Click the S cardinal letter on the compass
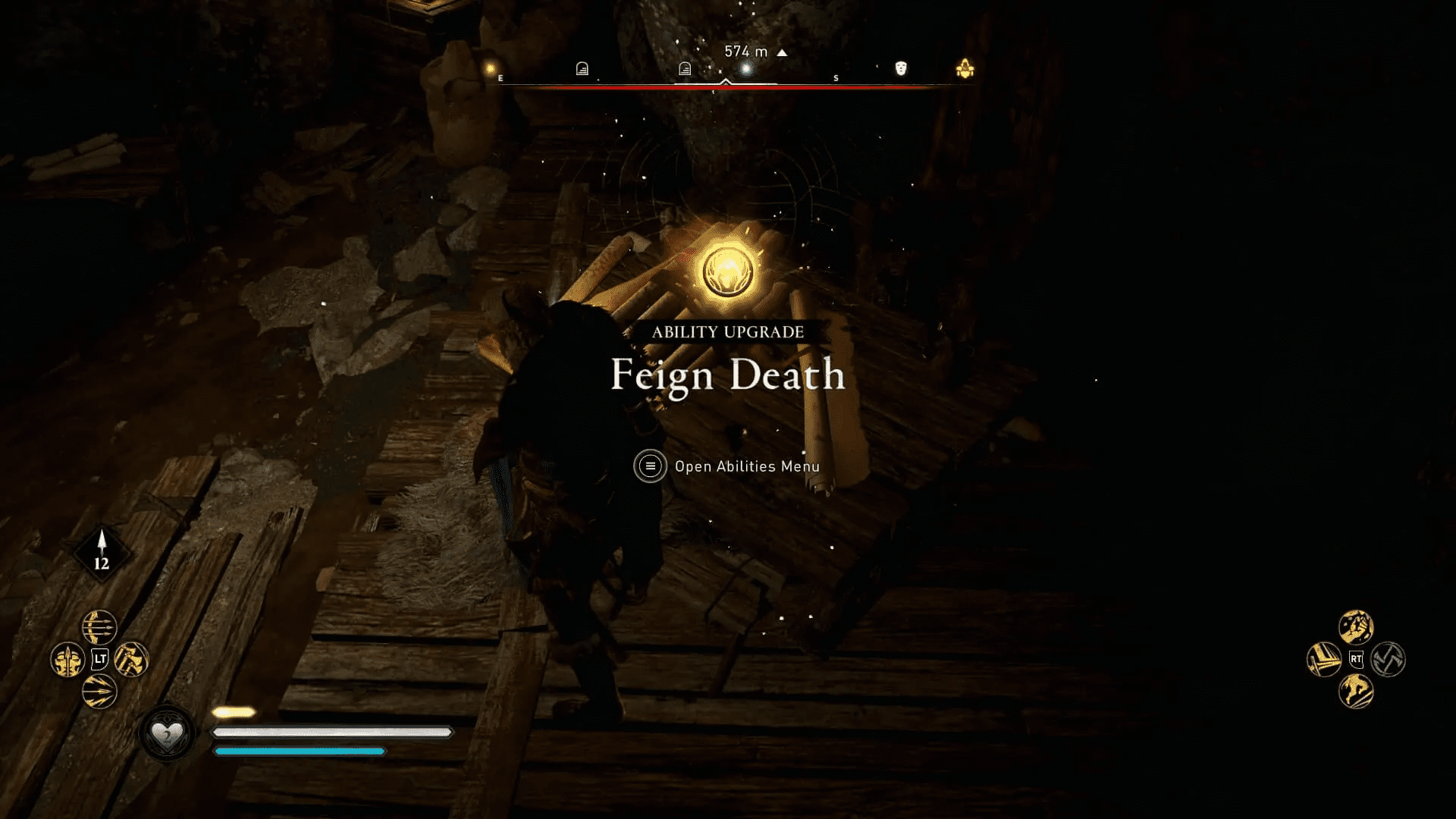 click(x=836, y=77)
